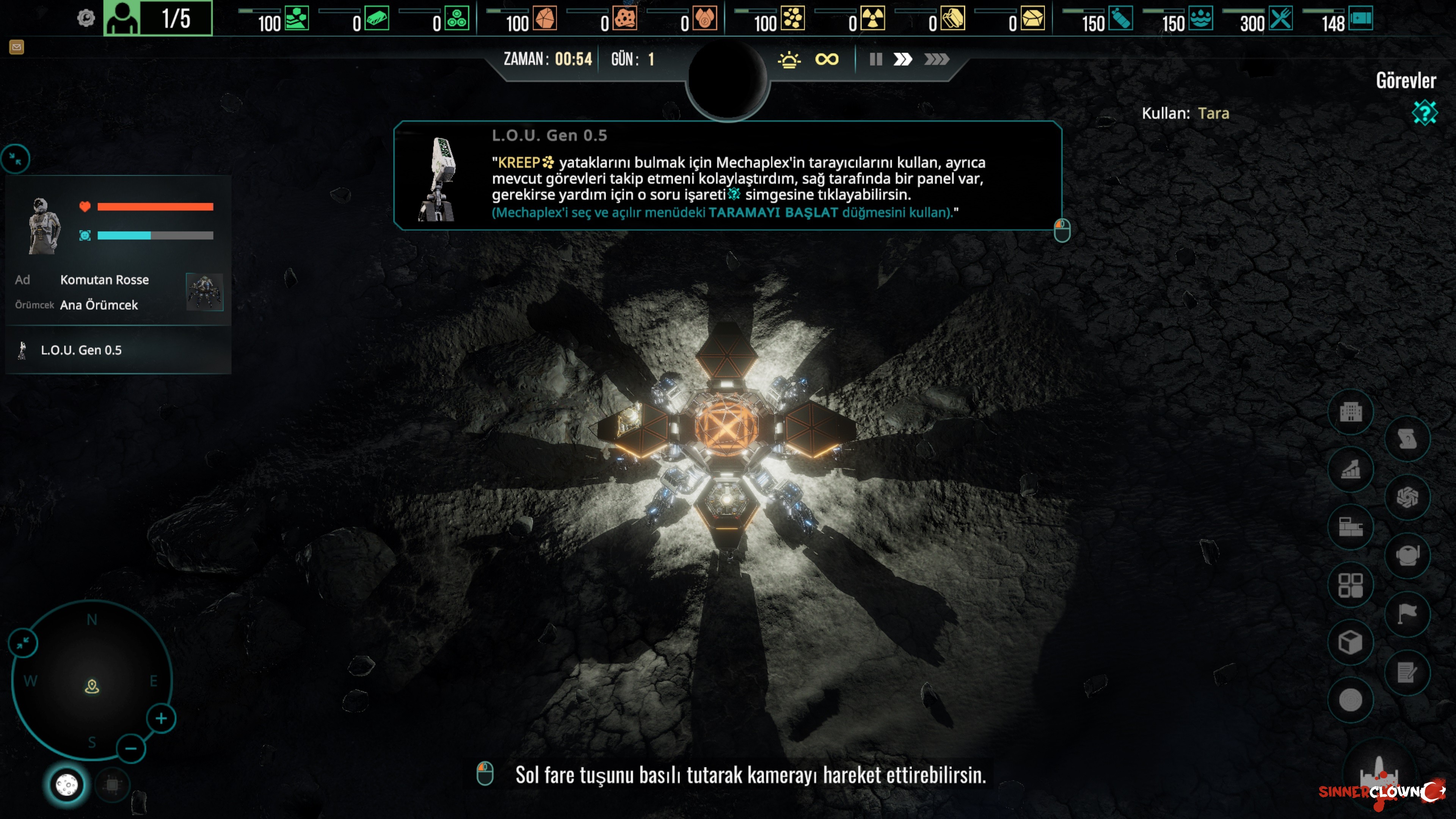Open the astronaut helmet crew icon
The height and width of the screenshot is (819, 1456).
(x=1407, y=555)
